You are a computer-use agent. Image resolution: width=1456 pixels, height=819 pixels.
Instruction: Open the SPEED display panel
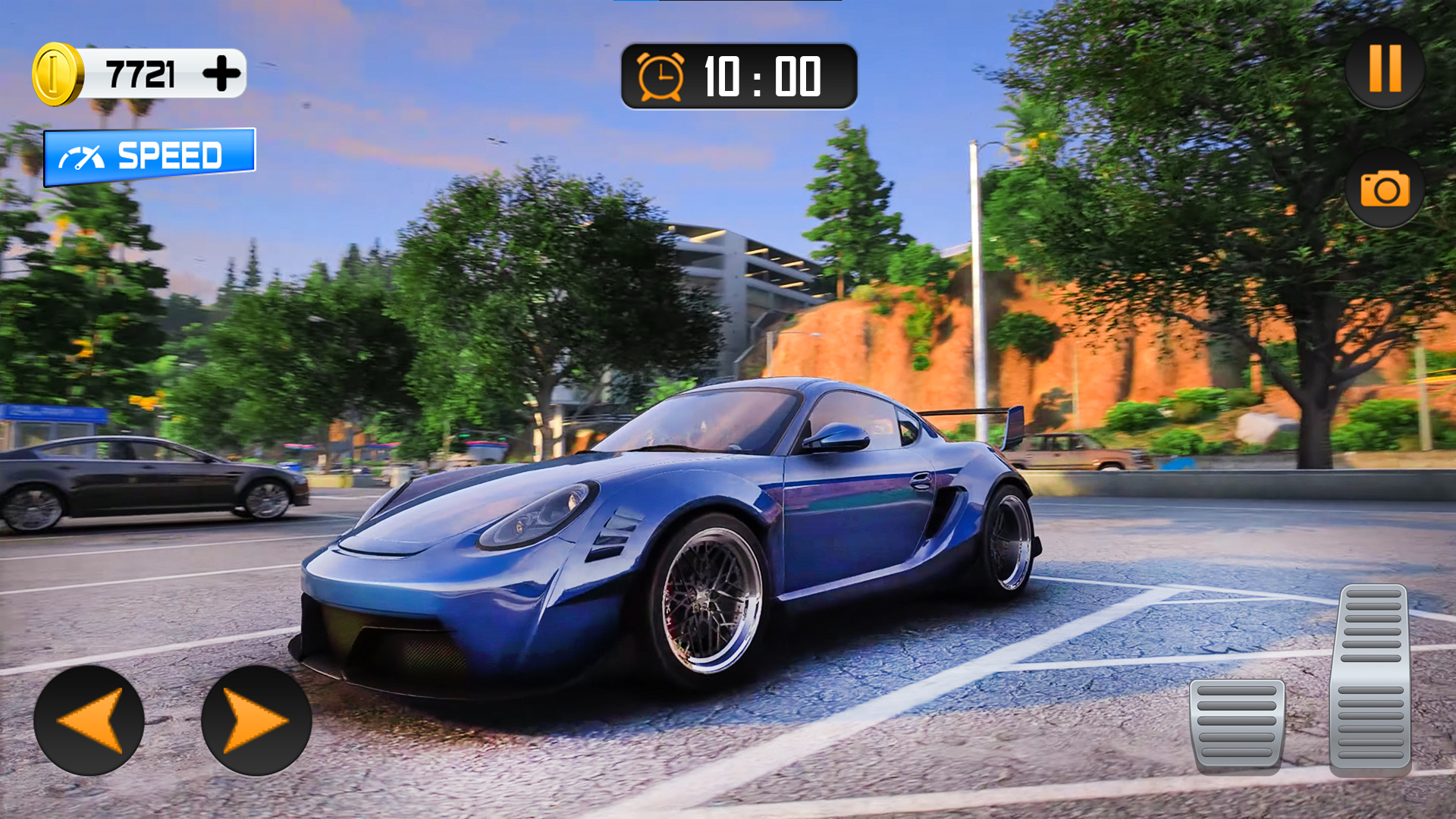pos(149,157)
